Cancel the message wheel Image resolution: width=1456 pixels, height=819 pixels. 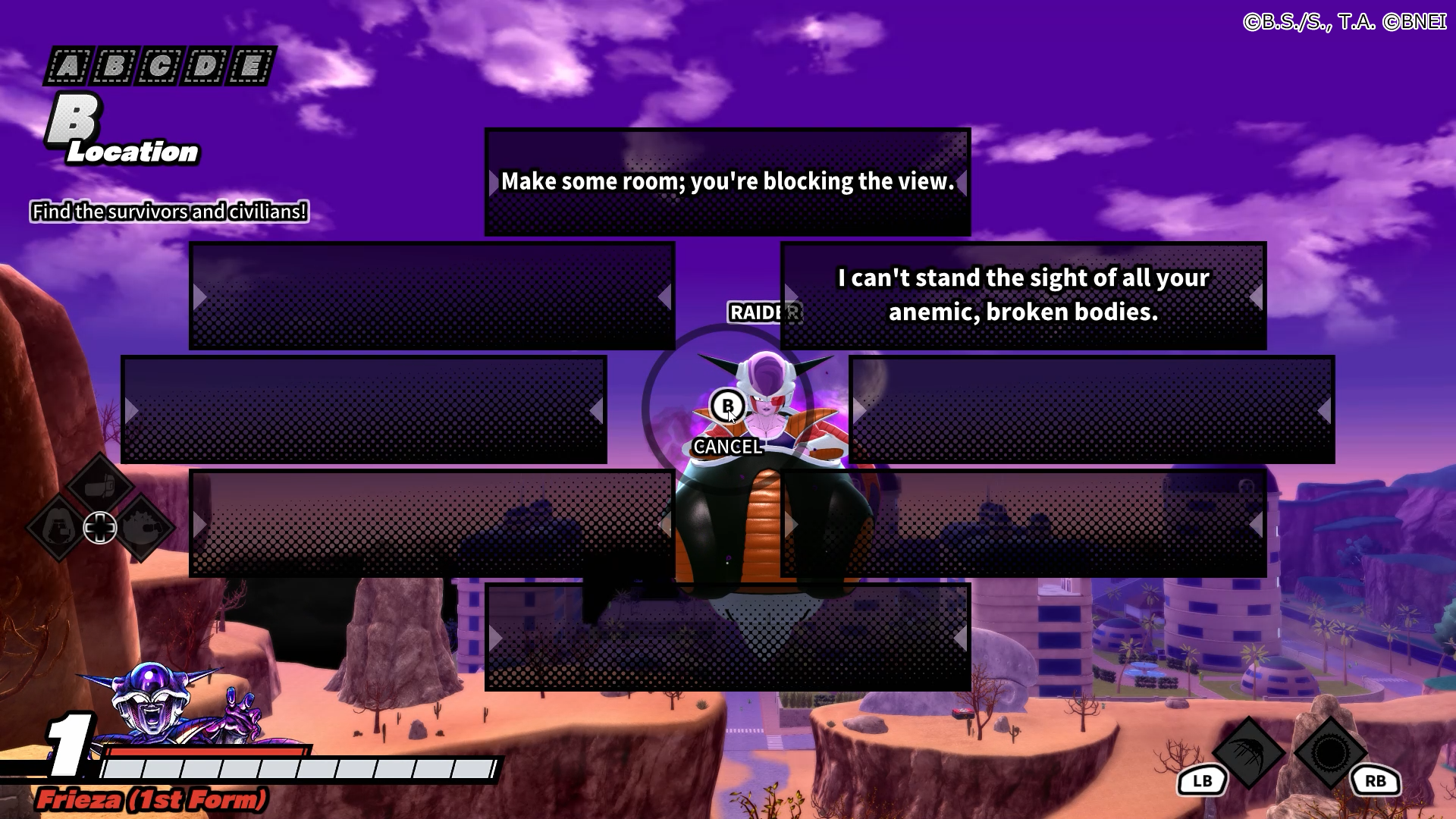[x=727, y=407]
